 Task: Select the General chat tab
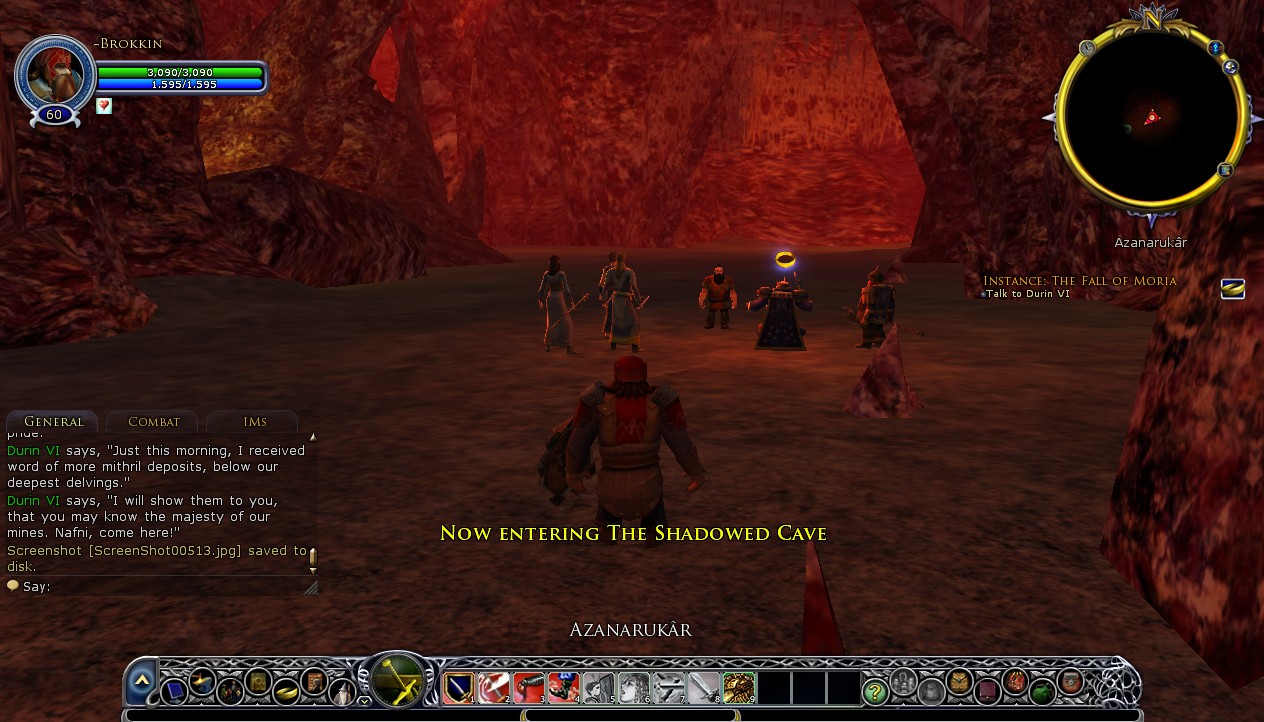[x=53, y=422]
